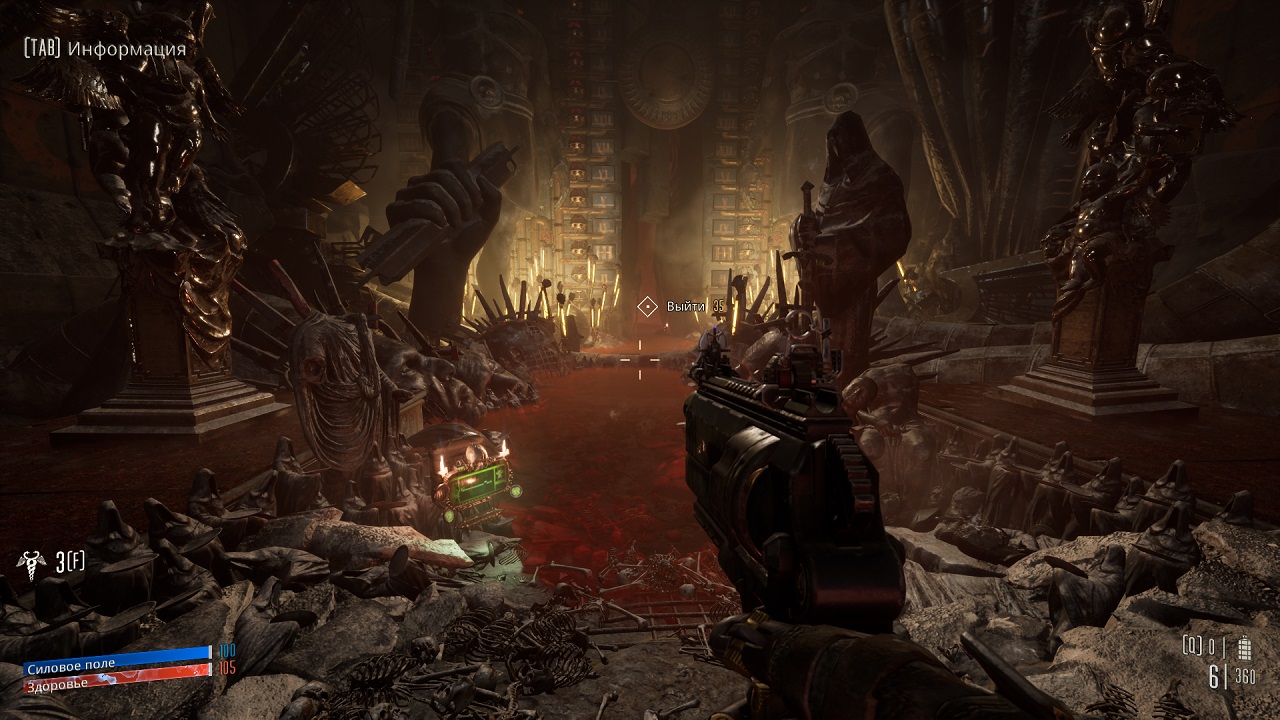
Task: Select the "Выйти" objective diamond marker
Action: [647, 306]
